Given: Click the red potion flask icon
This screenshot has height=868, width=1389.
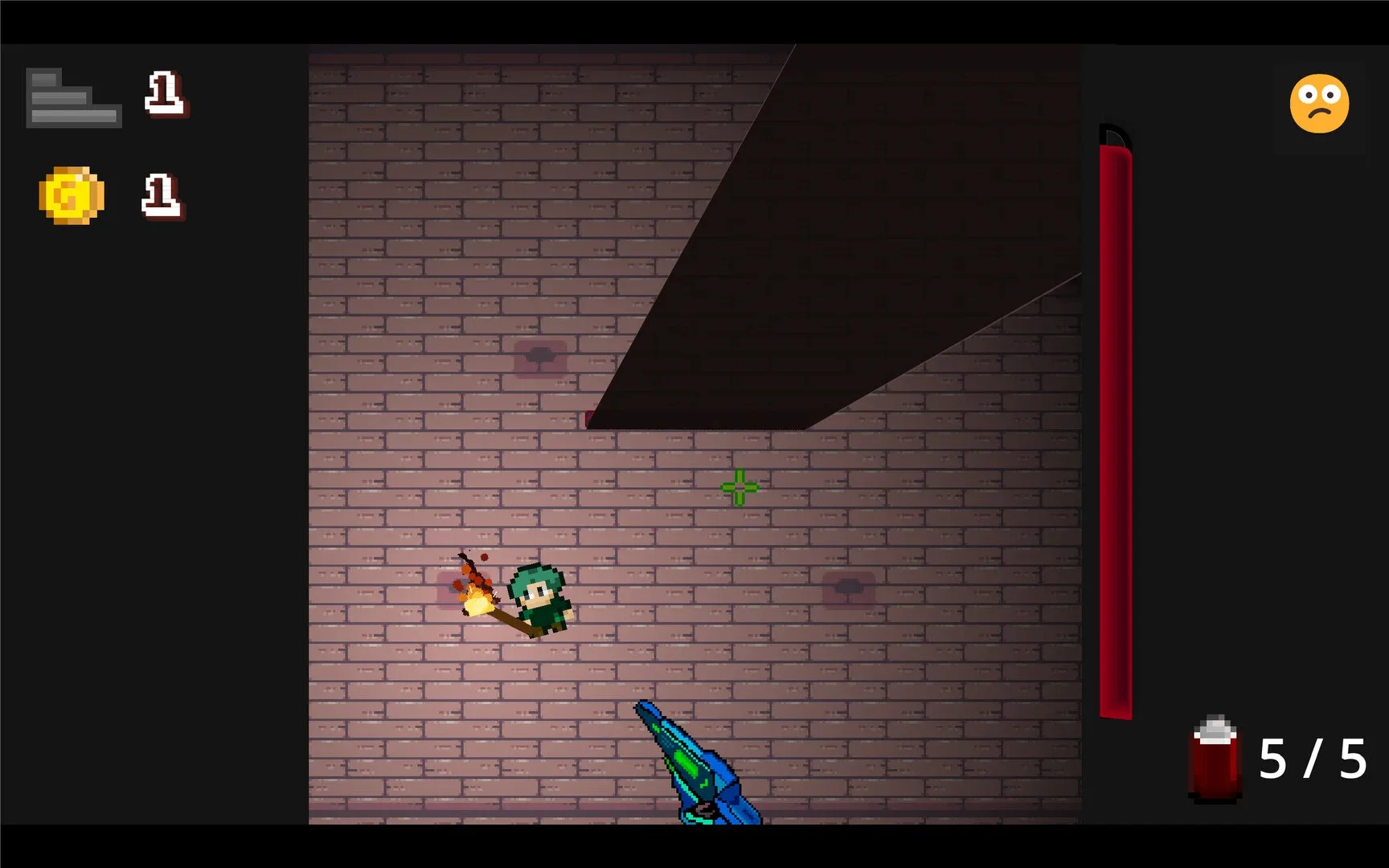Looking at the screenshot, I should [1214, 761].
